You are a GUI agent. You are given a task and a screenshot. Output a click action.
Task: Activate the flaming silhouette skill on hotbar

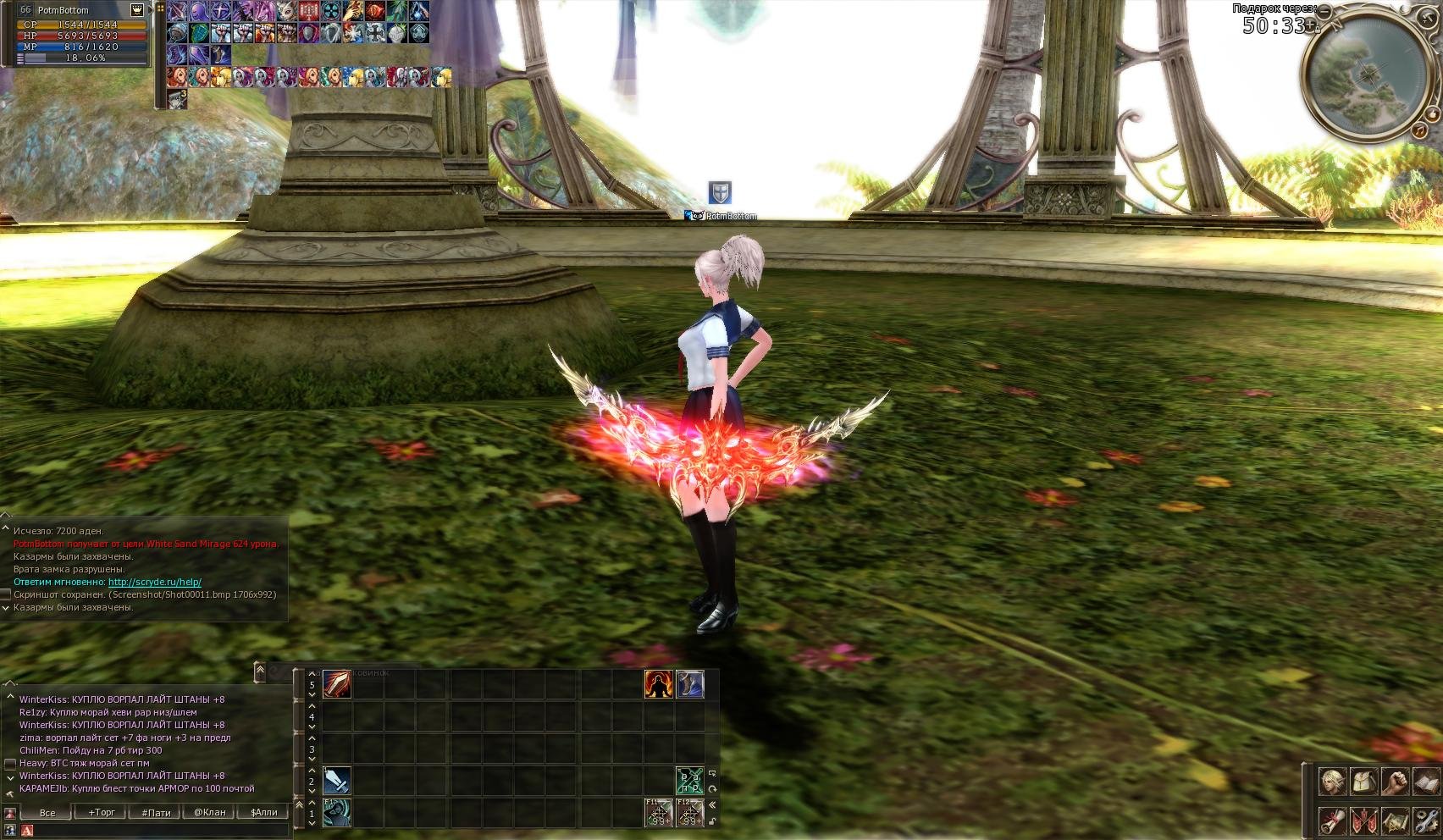tap(659, 684)
